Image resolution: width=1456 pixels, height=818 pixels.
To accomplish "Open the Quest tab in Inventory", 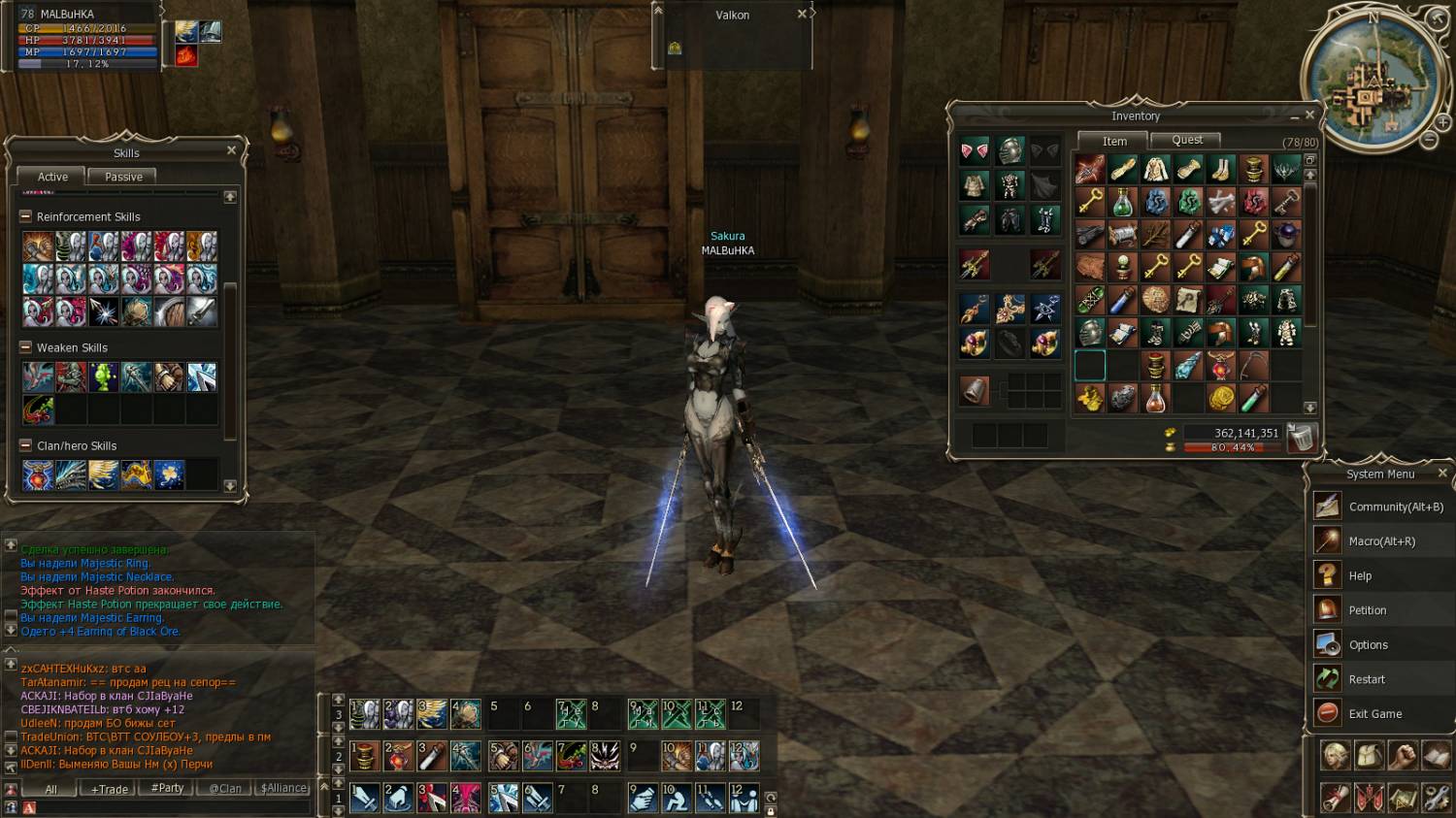I will coord(1186,141).
